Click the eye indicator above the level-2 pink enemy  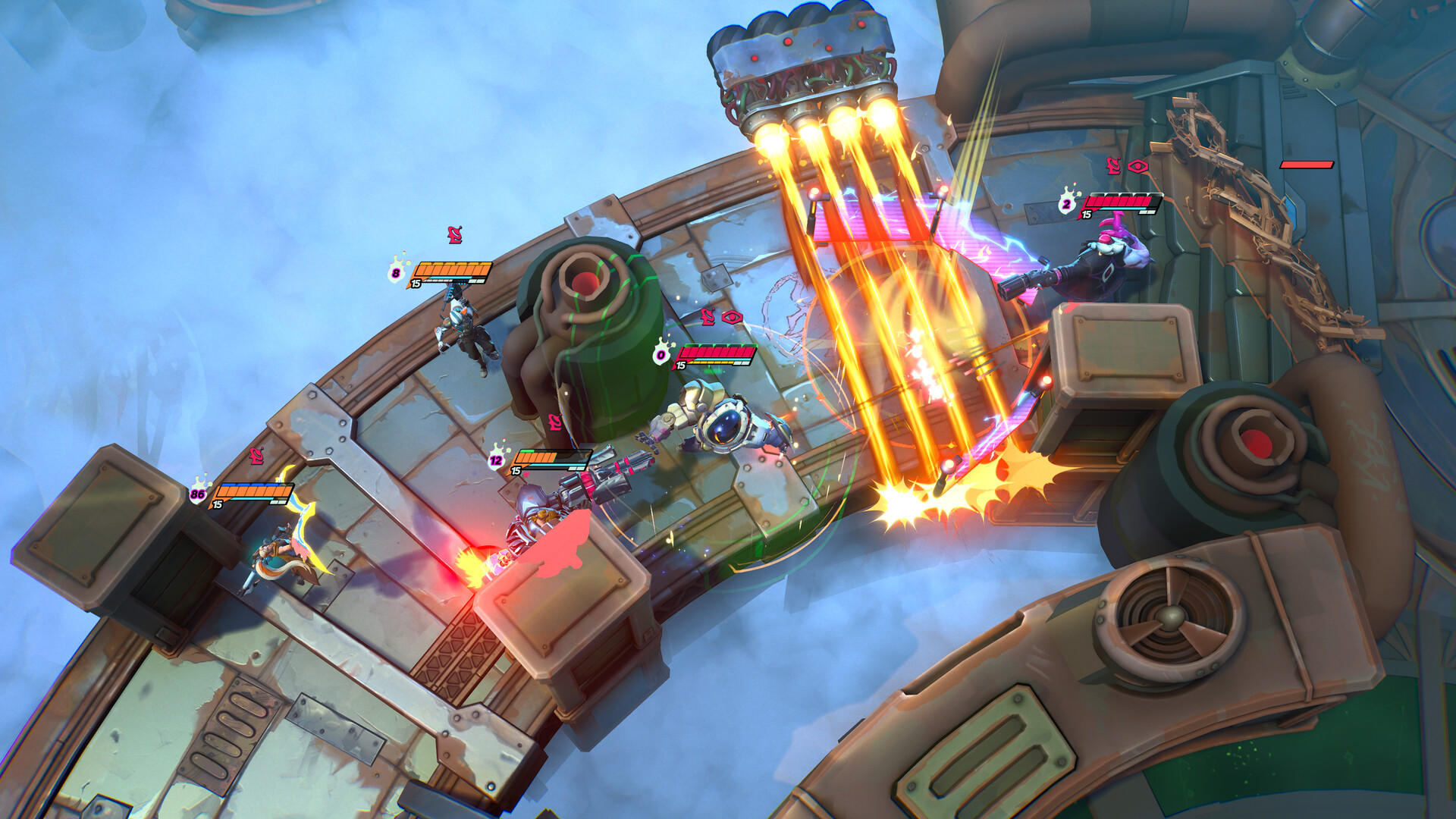(x=1137, y=166)
